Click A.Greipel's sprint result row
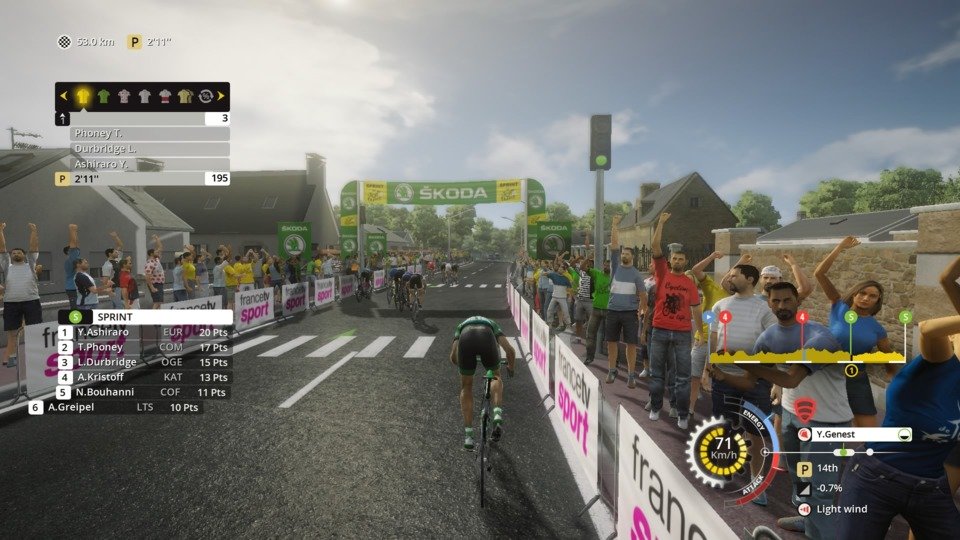The image size is (960, 540). point(115,407)
